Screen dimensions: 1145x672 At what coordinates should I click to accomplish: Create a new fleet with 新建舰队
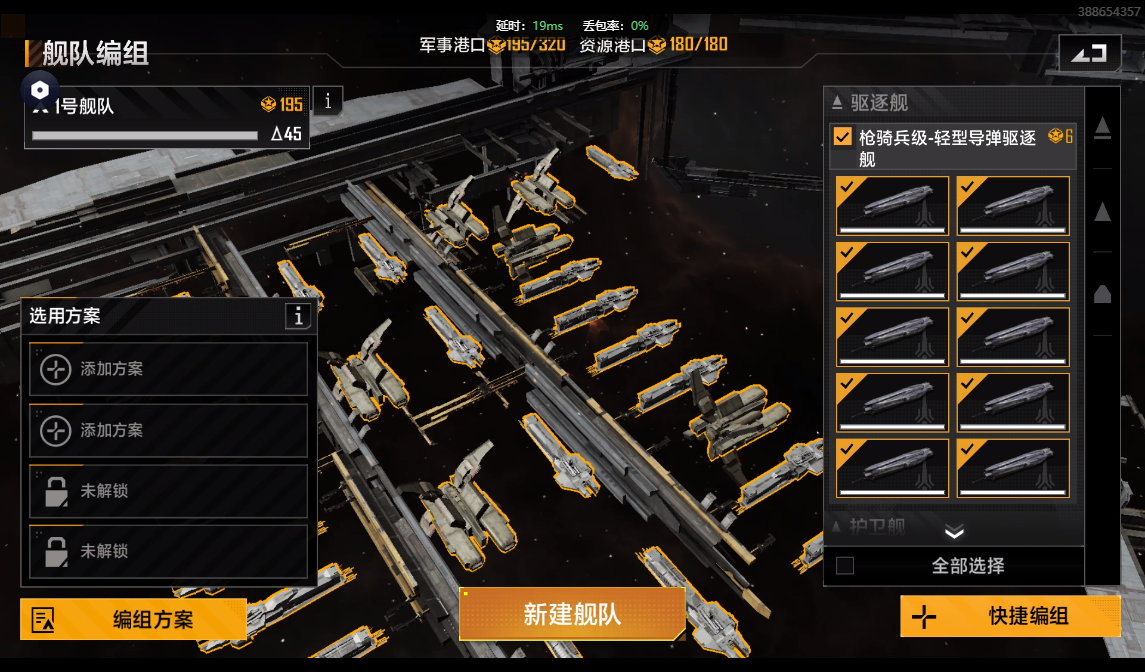[572, 614]
